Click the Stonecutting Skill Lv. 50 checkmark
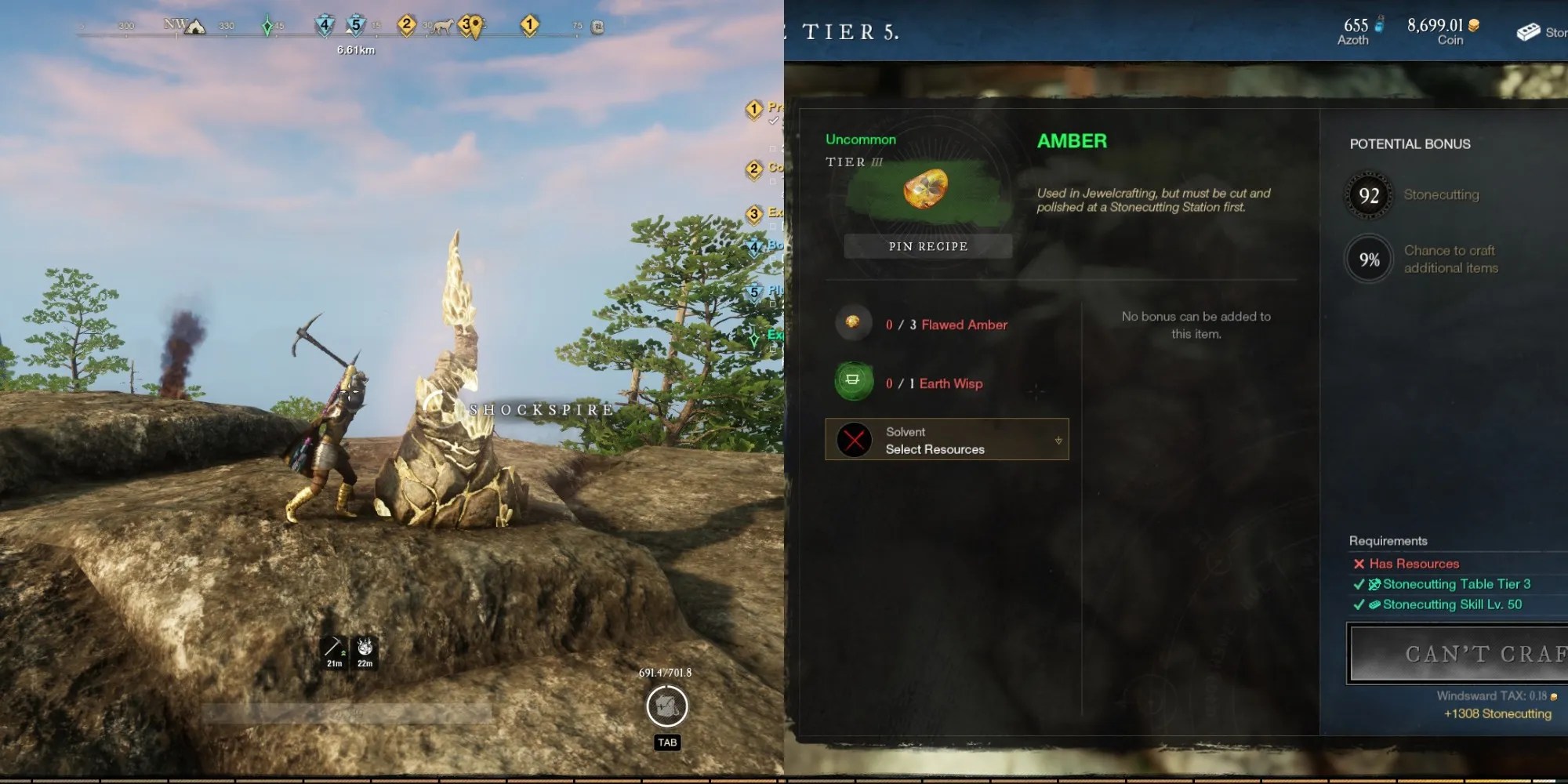 [x=1359, y=604]
